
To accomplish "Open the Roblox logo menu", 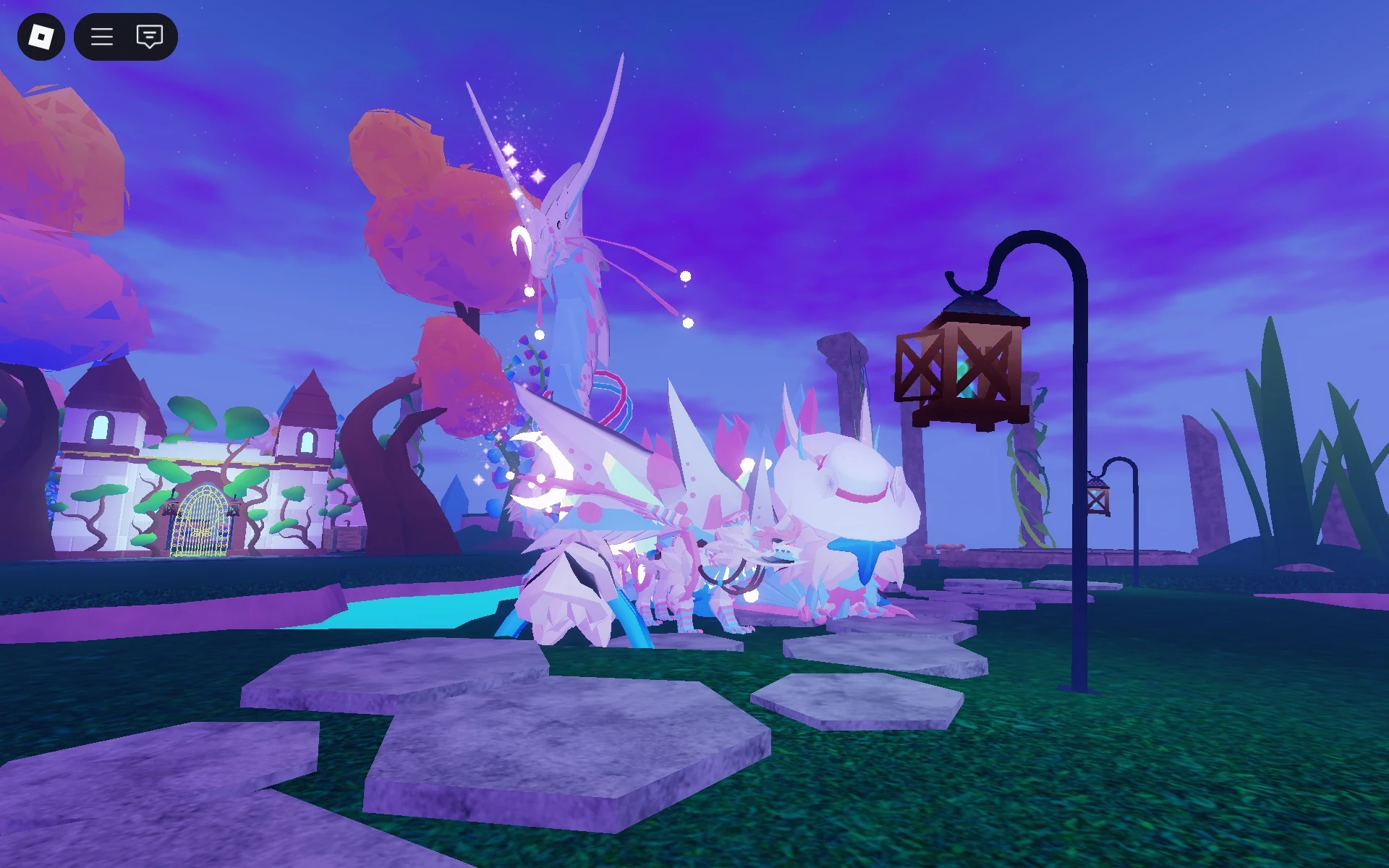I will point(41,37).
